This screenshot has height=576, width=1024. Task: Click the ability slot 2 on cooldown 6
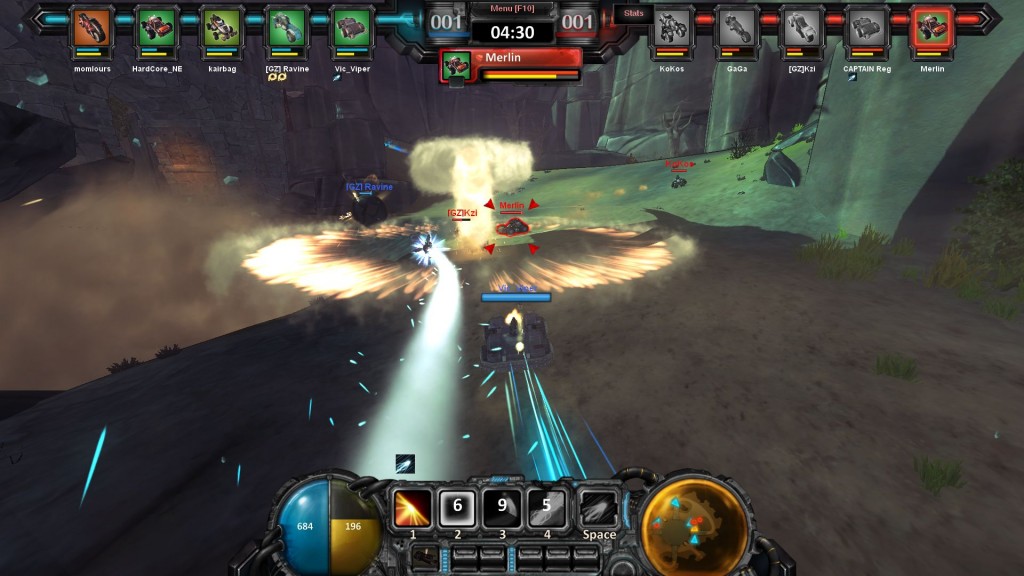458,507
